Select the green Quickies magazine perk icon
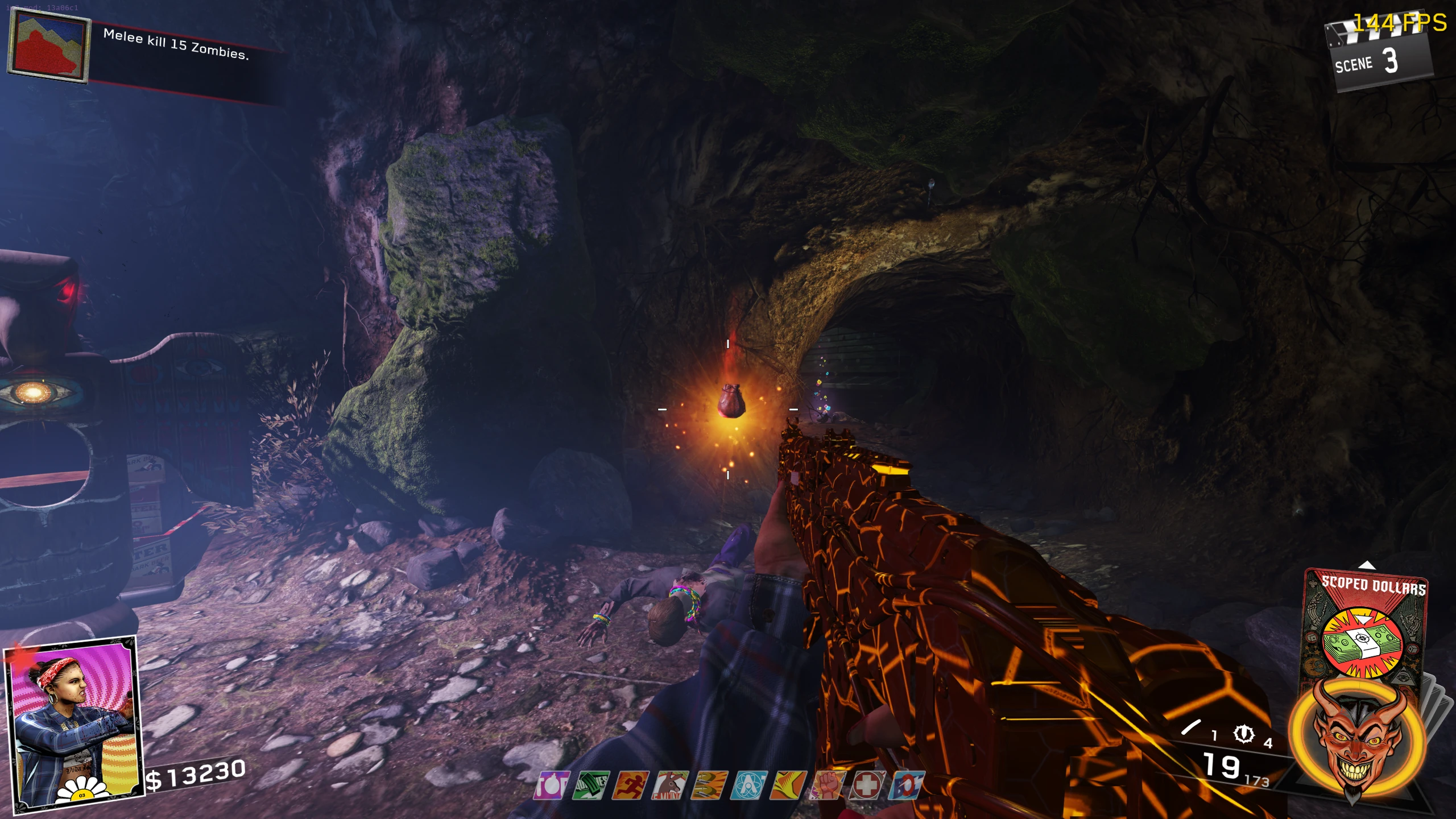Screen dimensions: 1456x819 click(591, 786)
